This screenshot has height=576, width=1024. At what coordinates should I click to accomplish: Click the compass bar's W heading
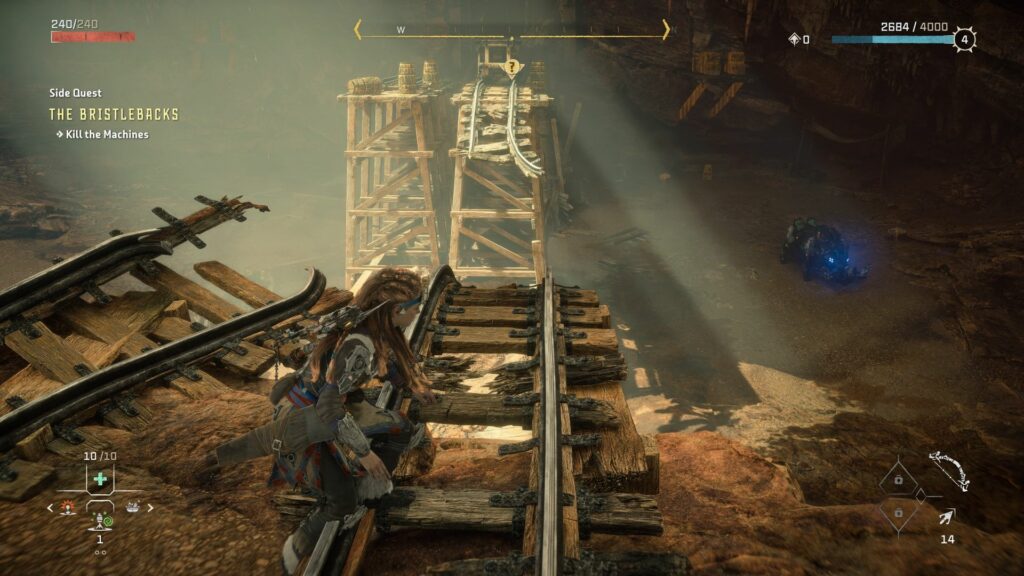(401, 30)
